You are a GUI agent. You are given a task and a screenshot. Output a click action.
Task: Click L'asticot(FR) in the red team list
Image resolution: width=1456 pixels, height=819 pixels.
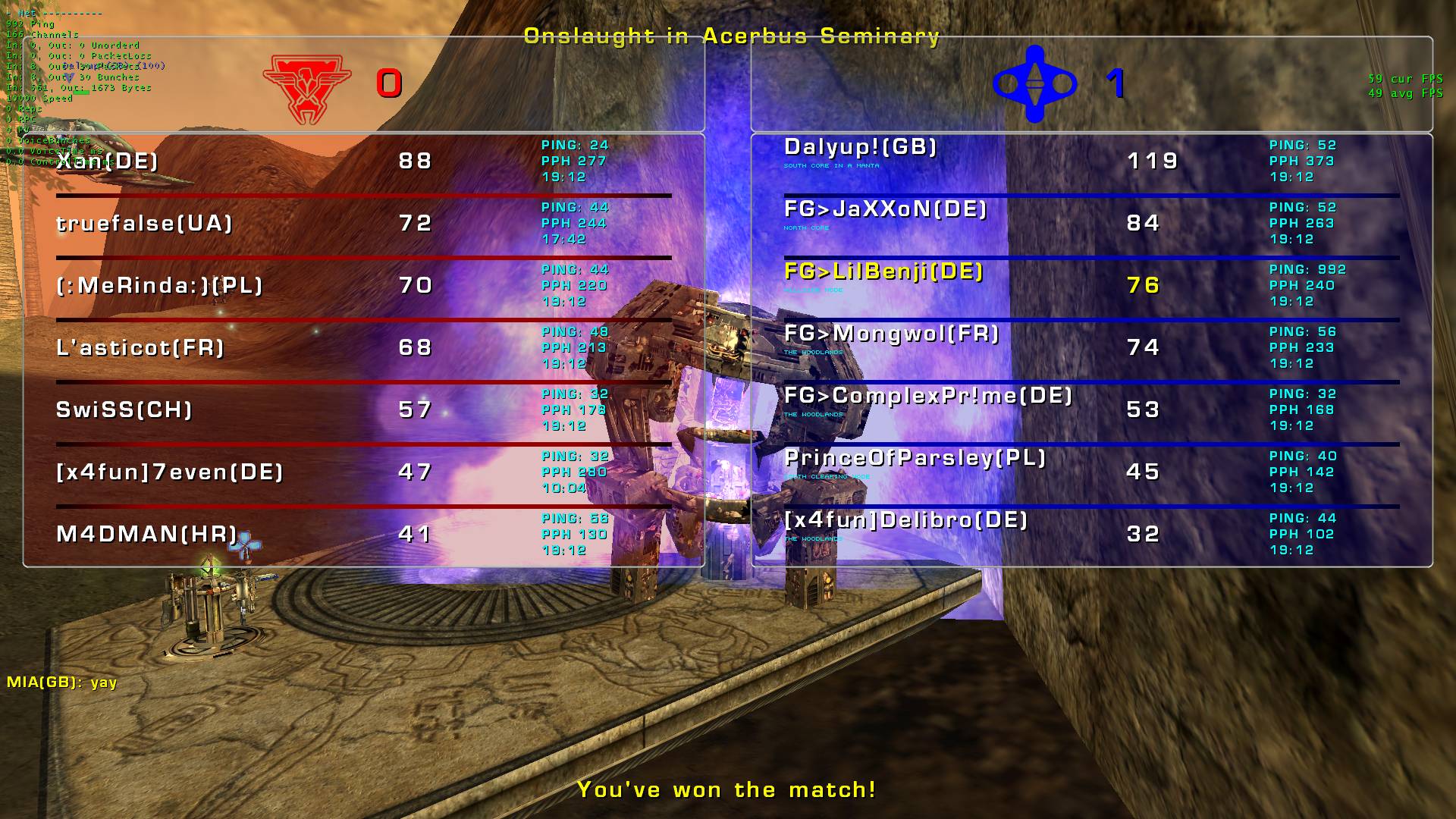(x=140, y=348)
